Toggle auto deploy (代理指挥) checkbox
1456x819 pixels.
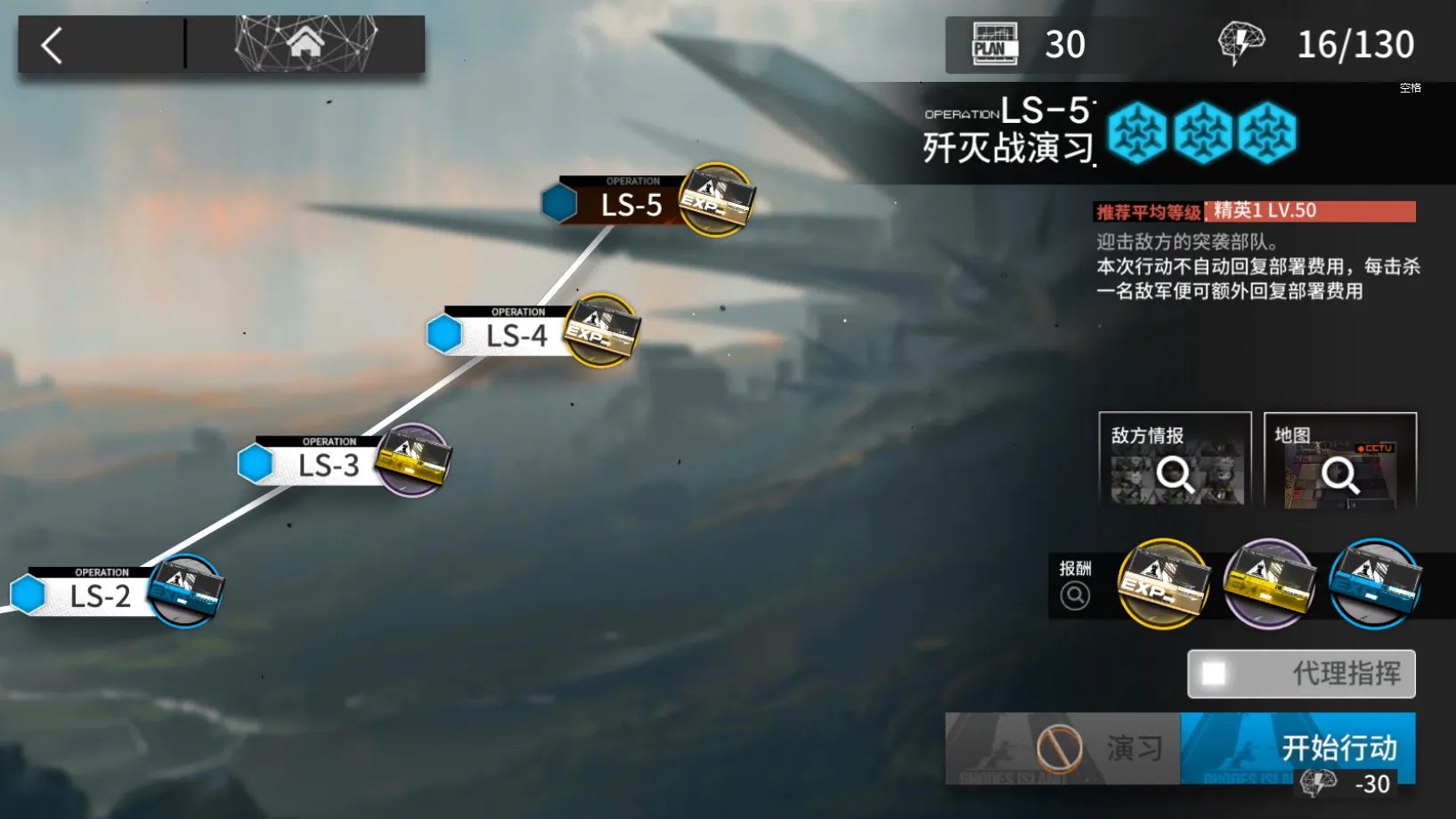[1214, 674]
